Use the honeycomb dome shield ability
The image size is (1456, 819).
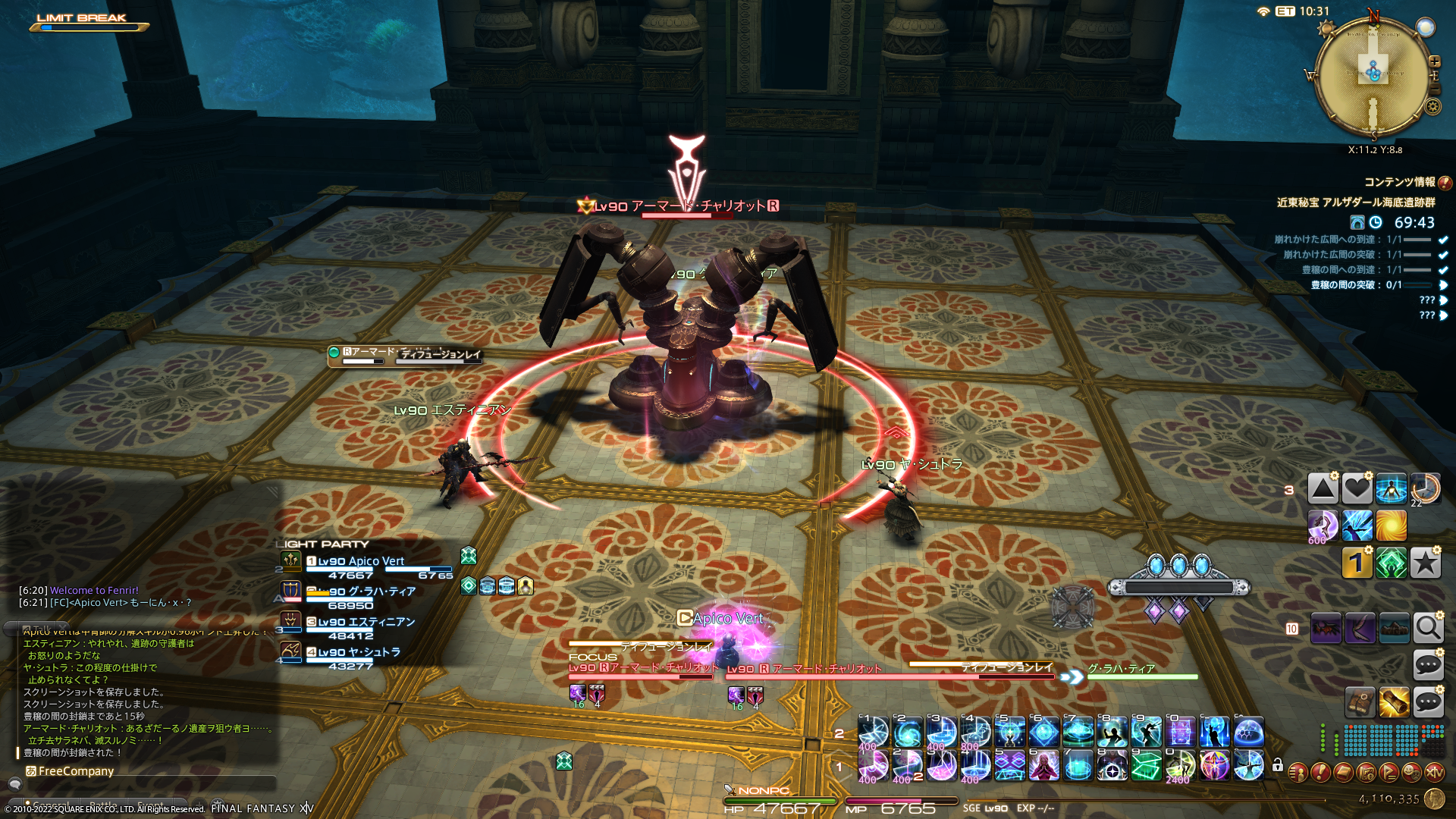1248,733
